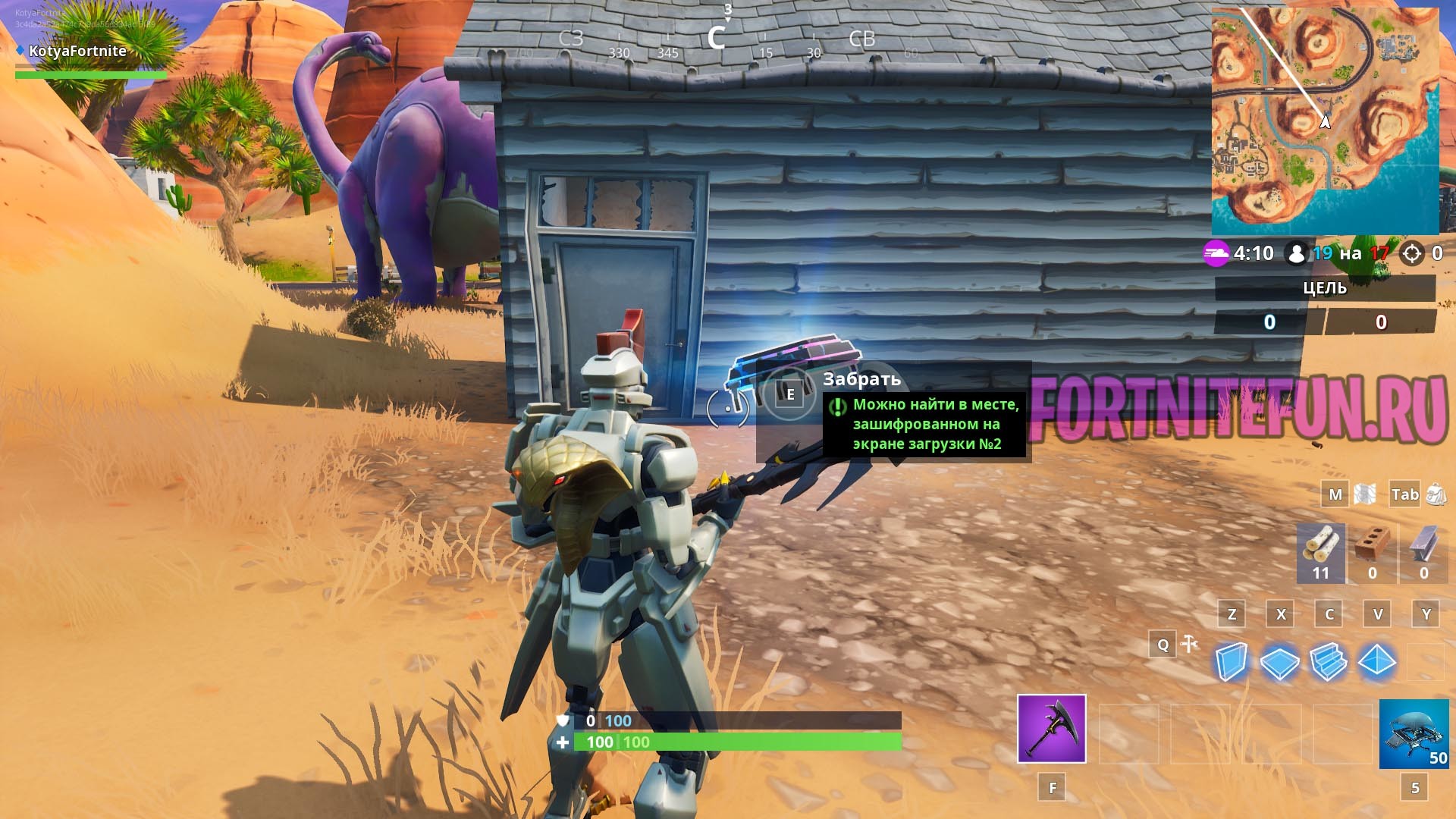This screenshot has height=819, width=1456.
Task: Choose the metal material
Action: pos(1423,553)
